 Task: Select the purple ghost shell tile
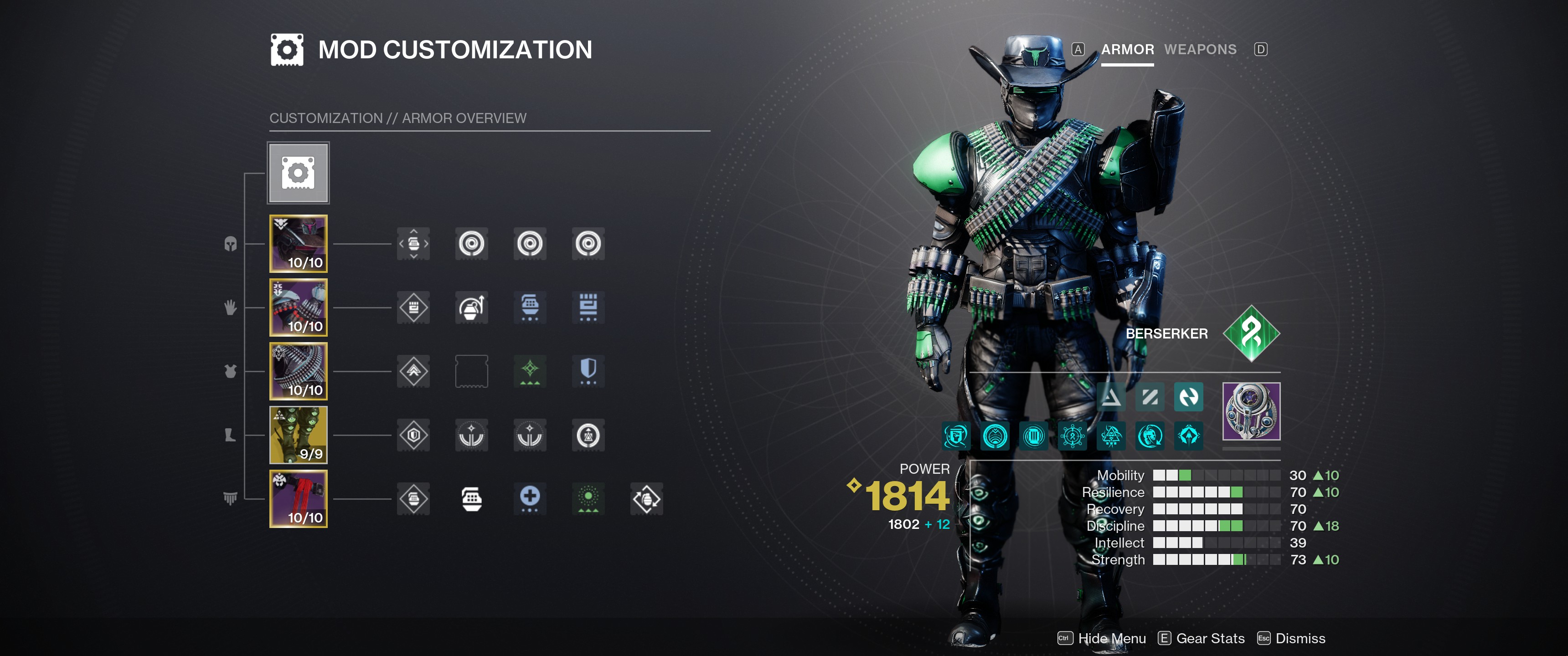pos(1251,411)
